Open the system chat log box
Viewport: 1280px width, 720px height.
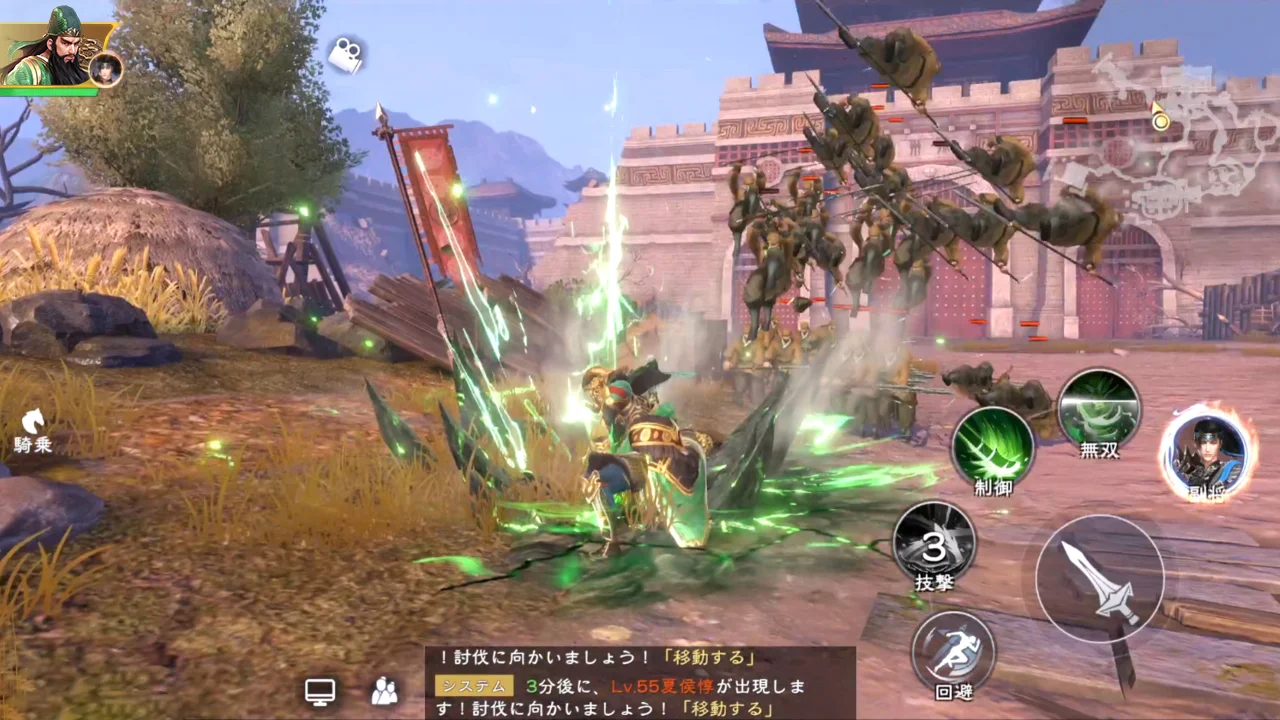(640, 683)
